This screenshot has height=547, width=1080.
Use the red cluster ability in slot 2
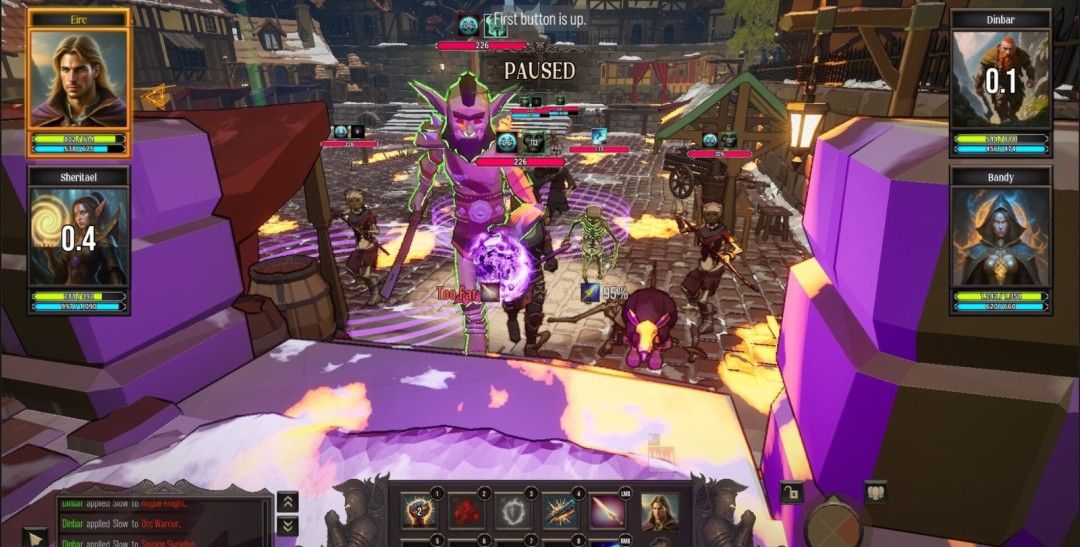(466, 511)
